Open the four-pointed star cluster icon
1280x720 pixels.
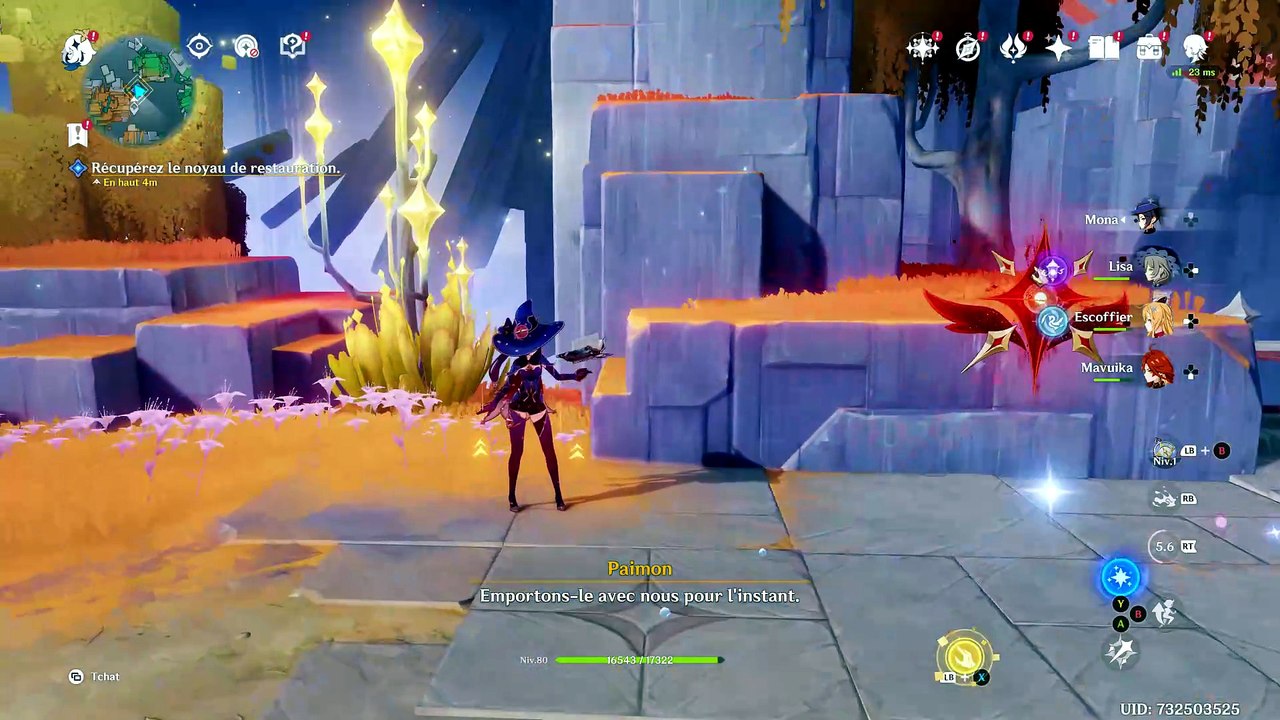[x=922, y=47]
